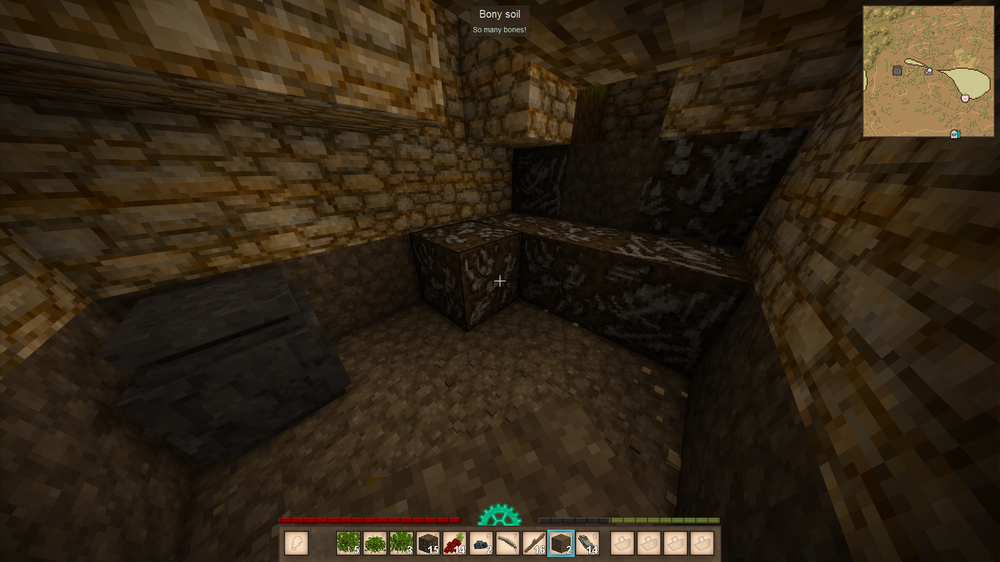Image resolution: width=1000 pixels, height=562 pixels.
Task: Select the leafy plant stack of 3
Action: click(401, 543)
